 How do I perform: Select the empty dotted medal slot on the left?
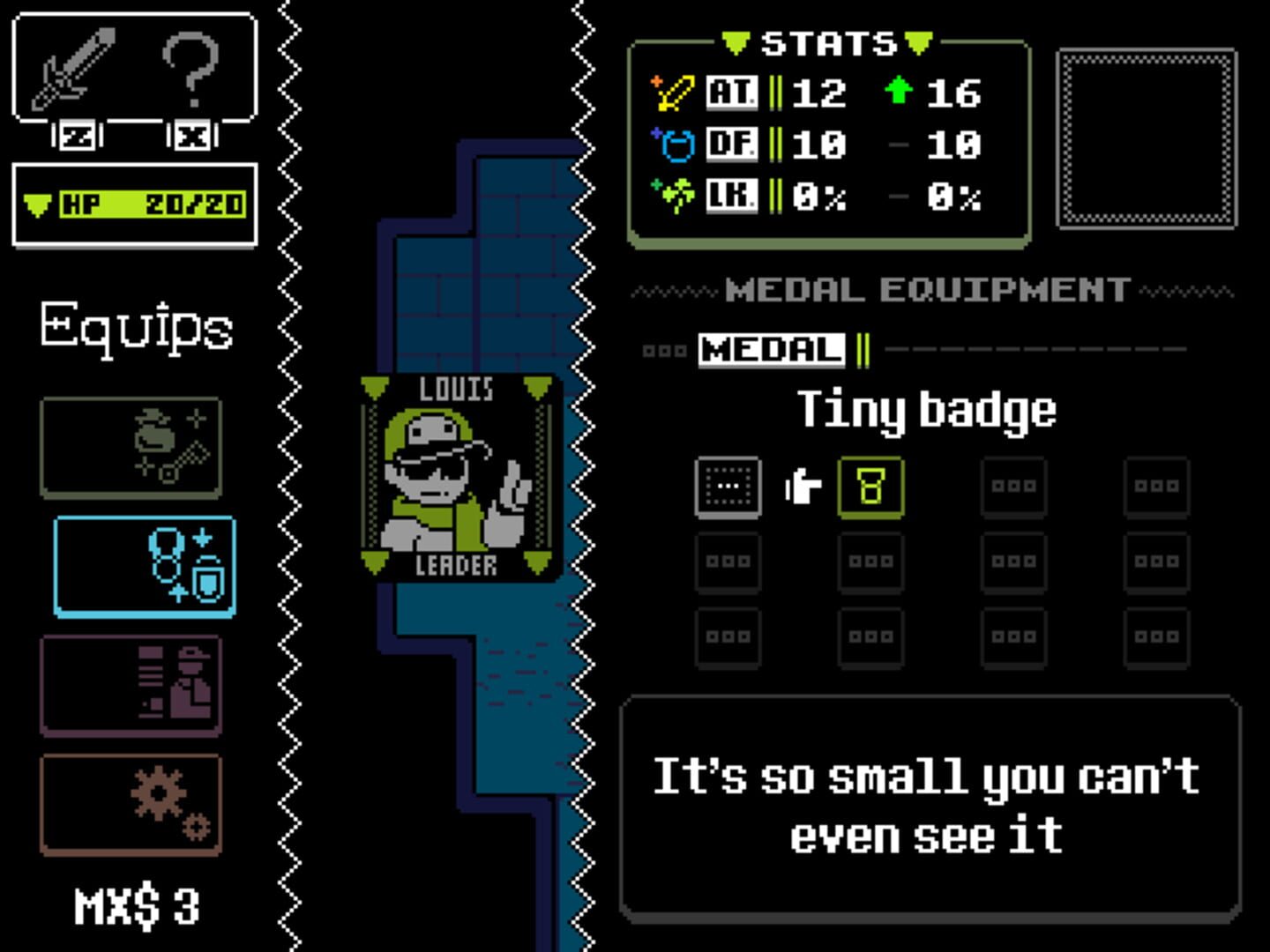pyautogui.click(x=728, y=487)
